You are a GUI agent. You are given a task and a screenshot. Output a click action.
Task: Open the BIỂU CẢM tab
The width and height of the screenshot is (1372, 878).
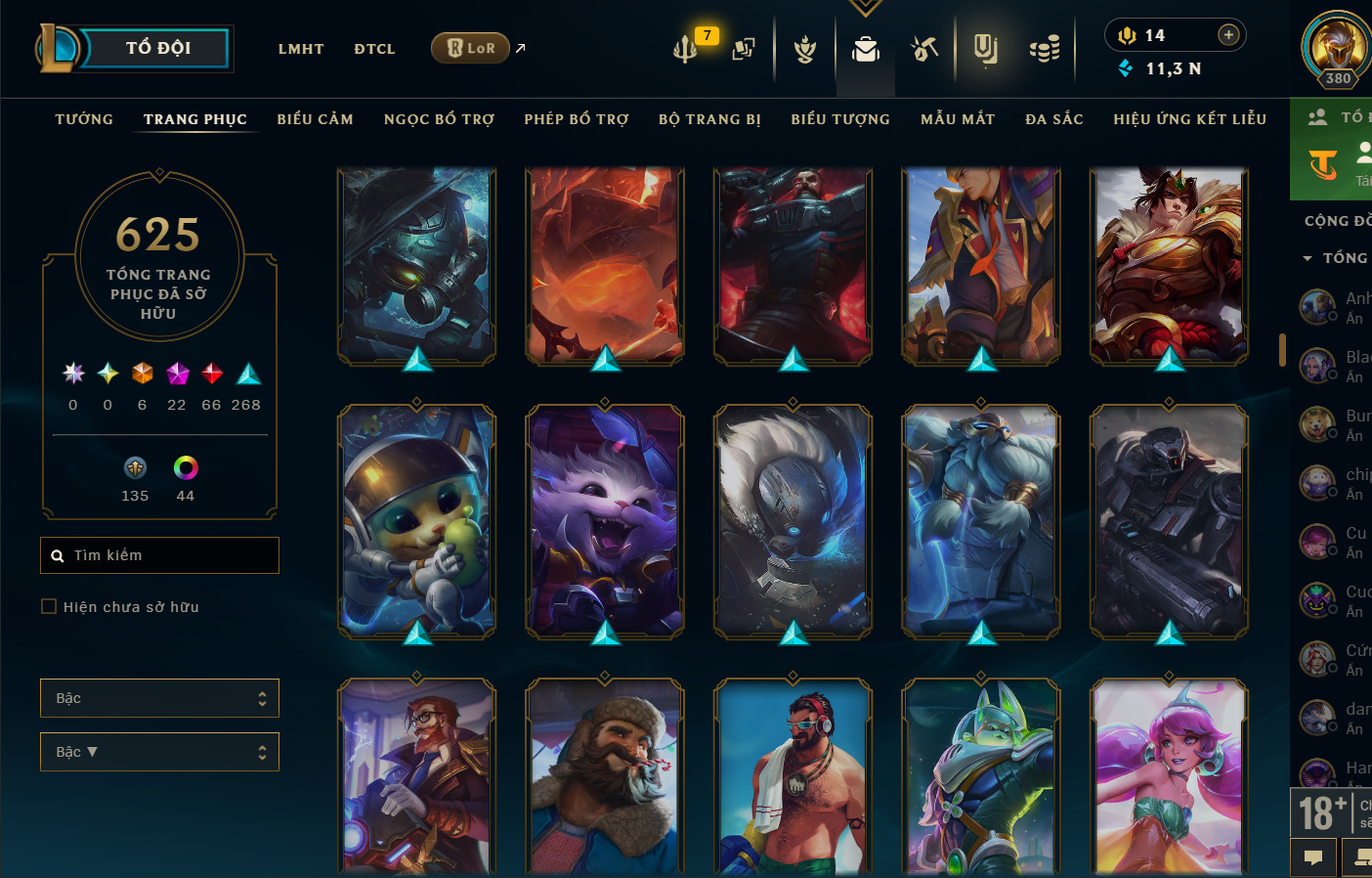315,119
